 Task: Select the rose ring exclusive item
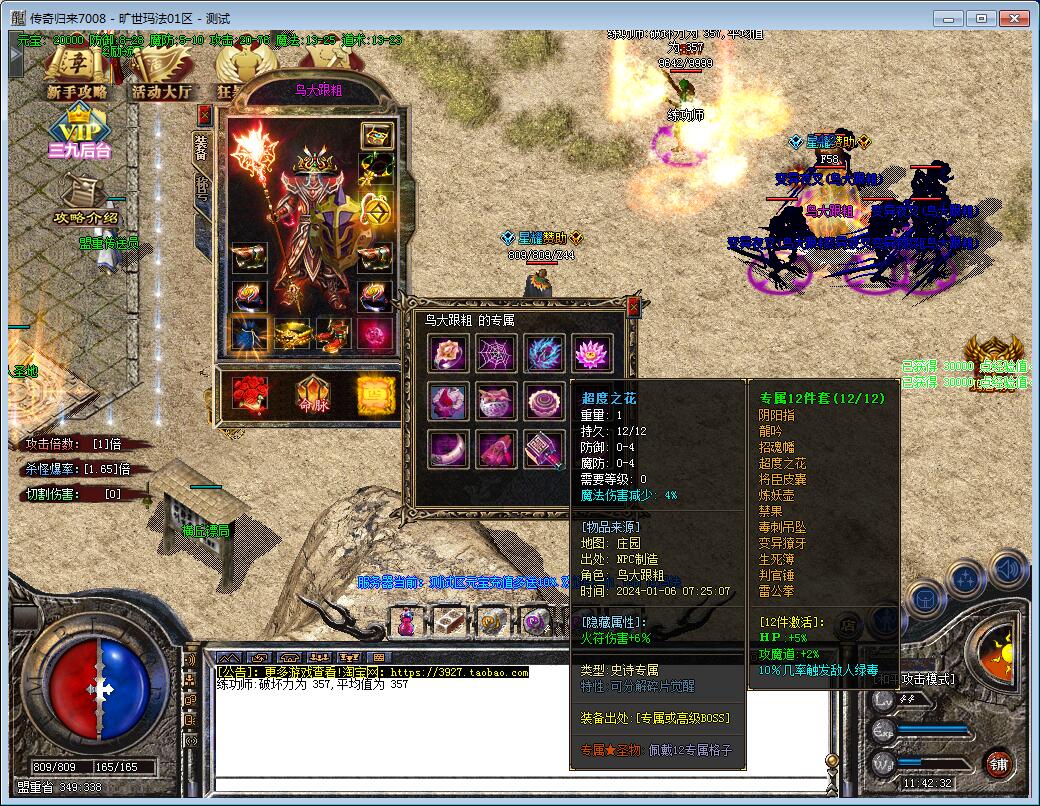click(448, 353)
